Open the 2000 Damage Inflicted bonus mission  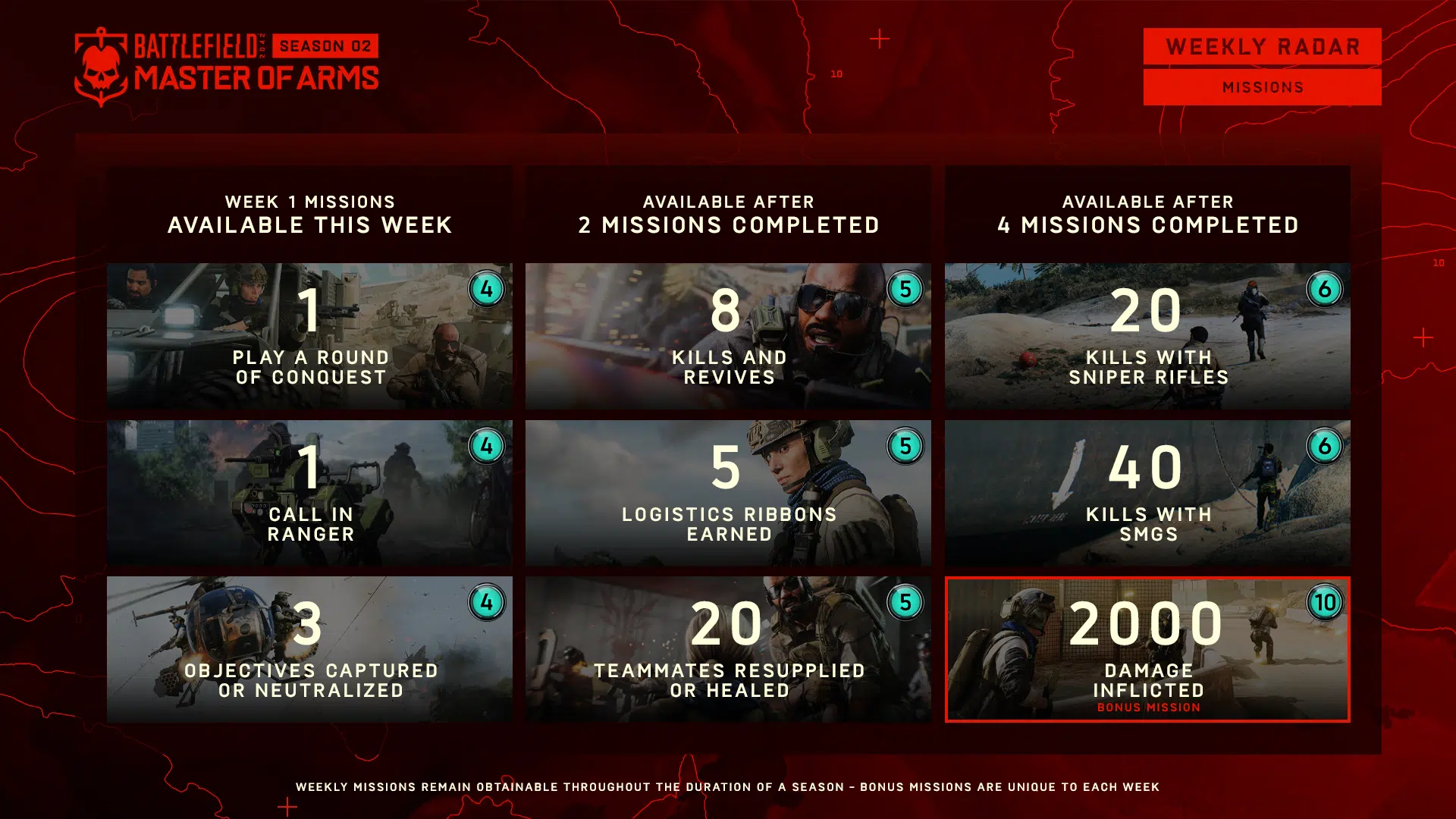[x=1147, y=649]
